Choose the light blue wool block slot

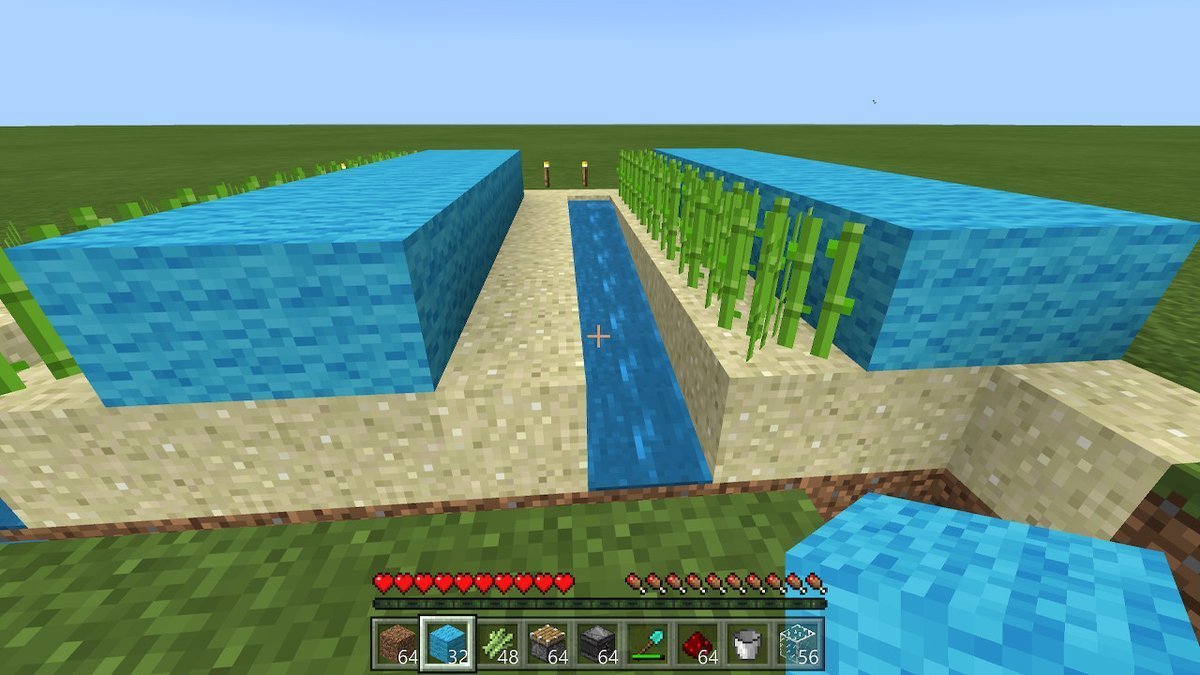[x=446, y=643]
